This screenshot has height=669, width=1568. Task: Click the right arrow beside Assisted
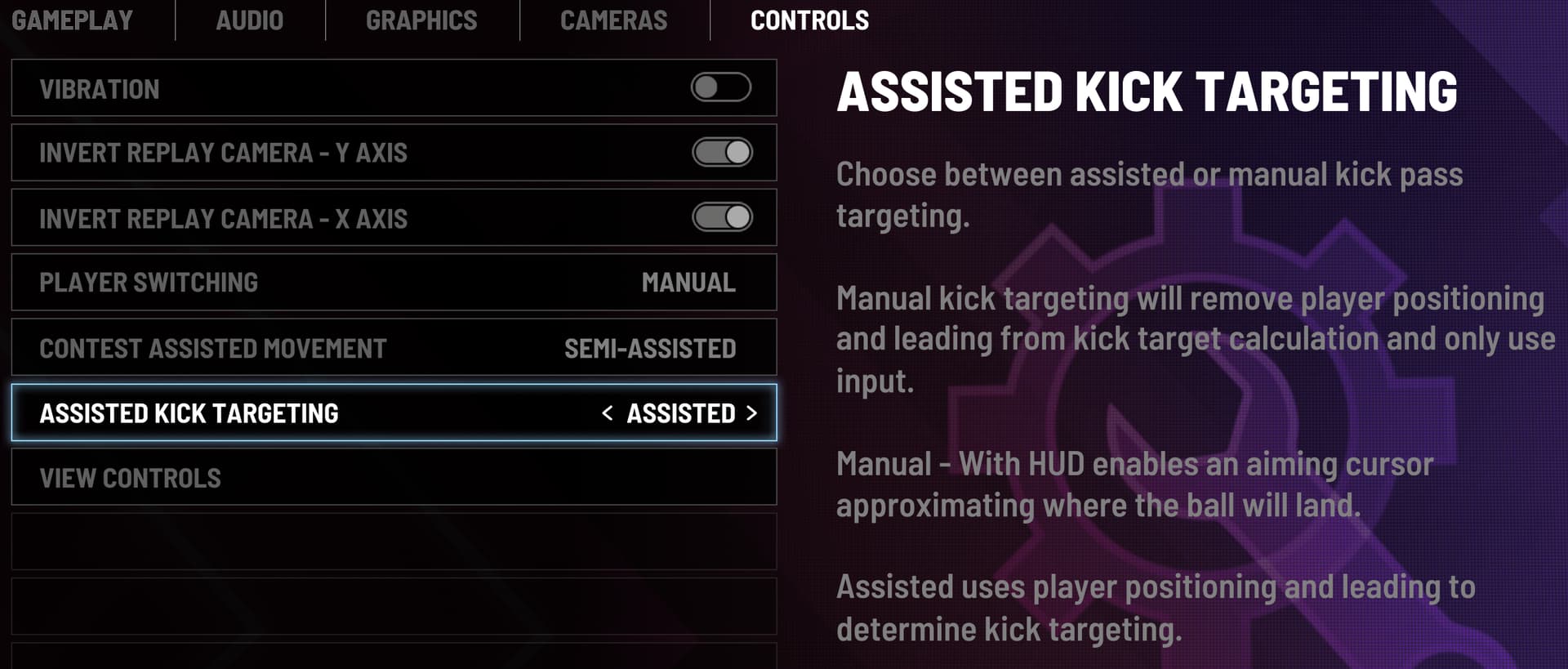751,413
